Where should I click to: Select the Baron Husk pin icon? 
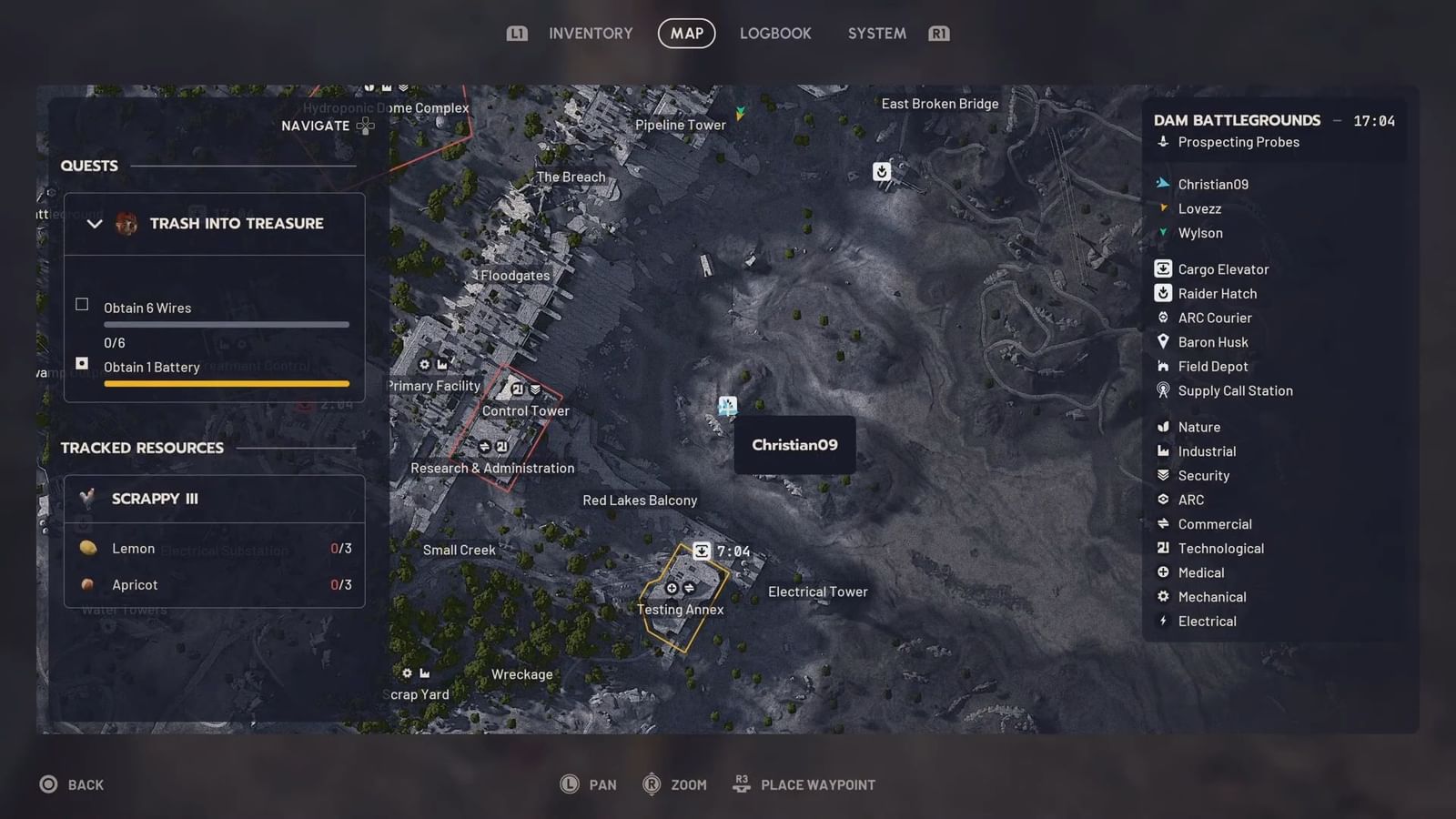[x=1163, y=341]
